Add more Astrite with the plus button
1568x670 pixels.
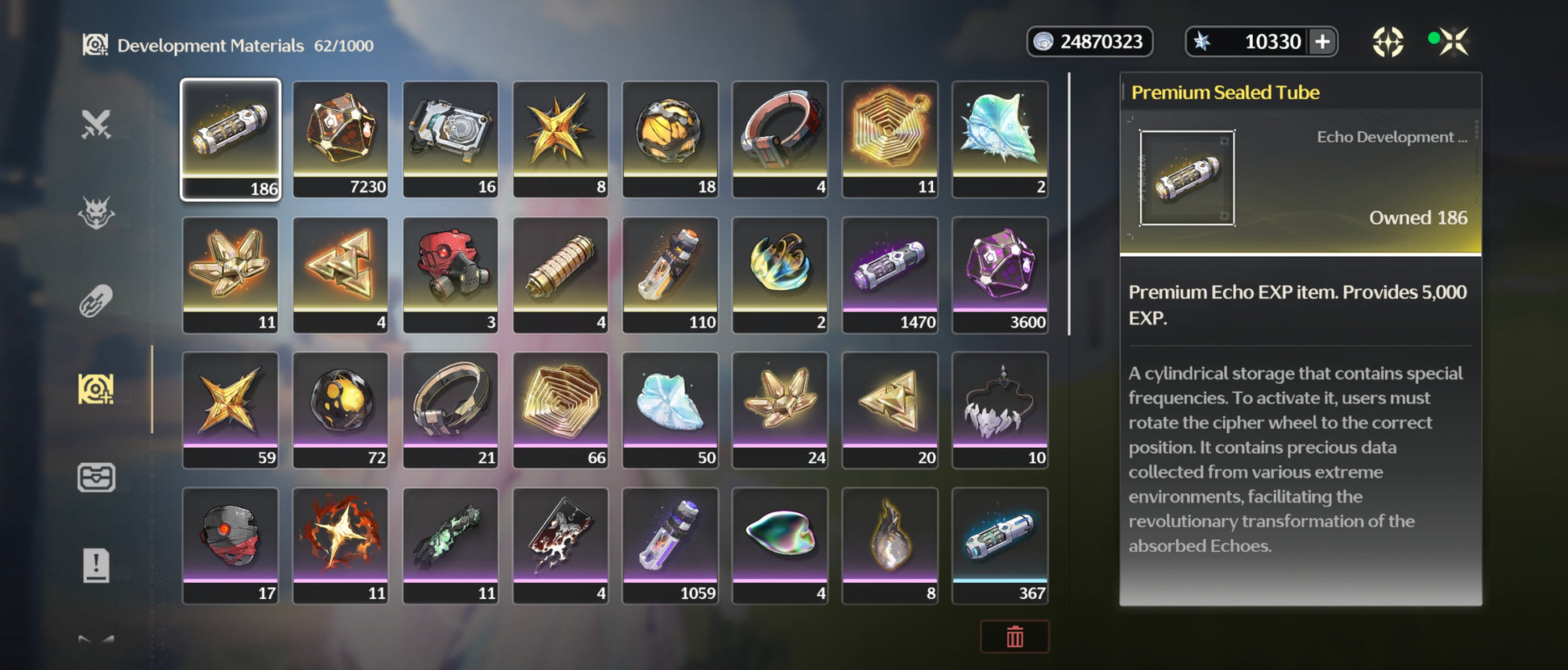coord(1322,42)
